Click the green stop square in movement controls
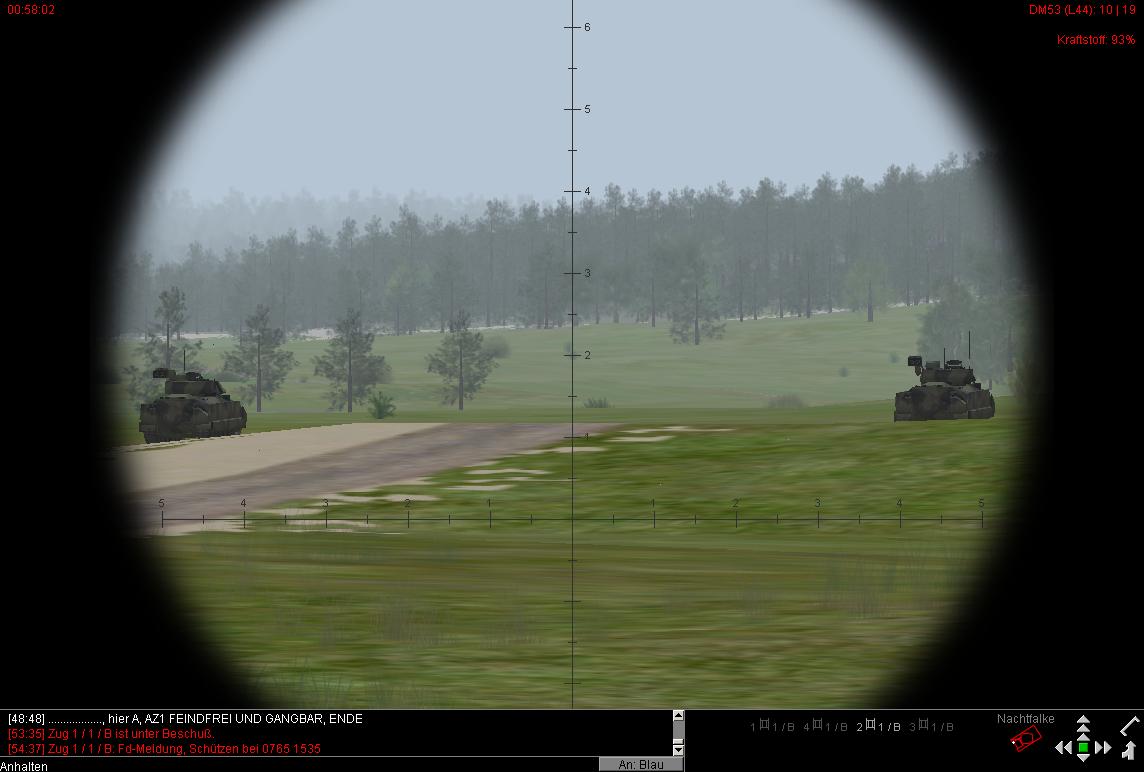Screen dimensions: 1144x772 coord(1083,746)
